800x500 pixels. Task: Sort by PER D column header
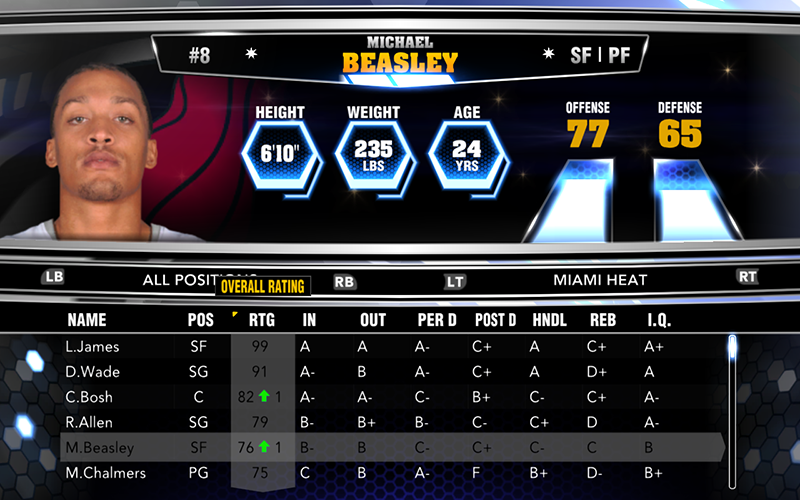point(437,320)
